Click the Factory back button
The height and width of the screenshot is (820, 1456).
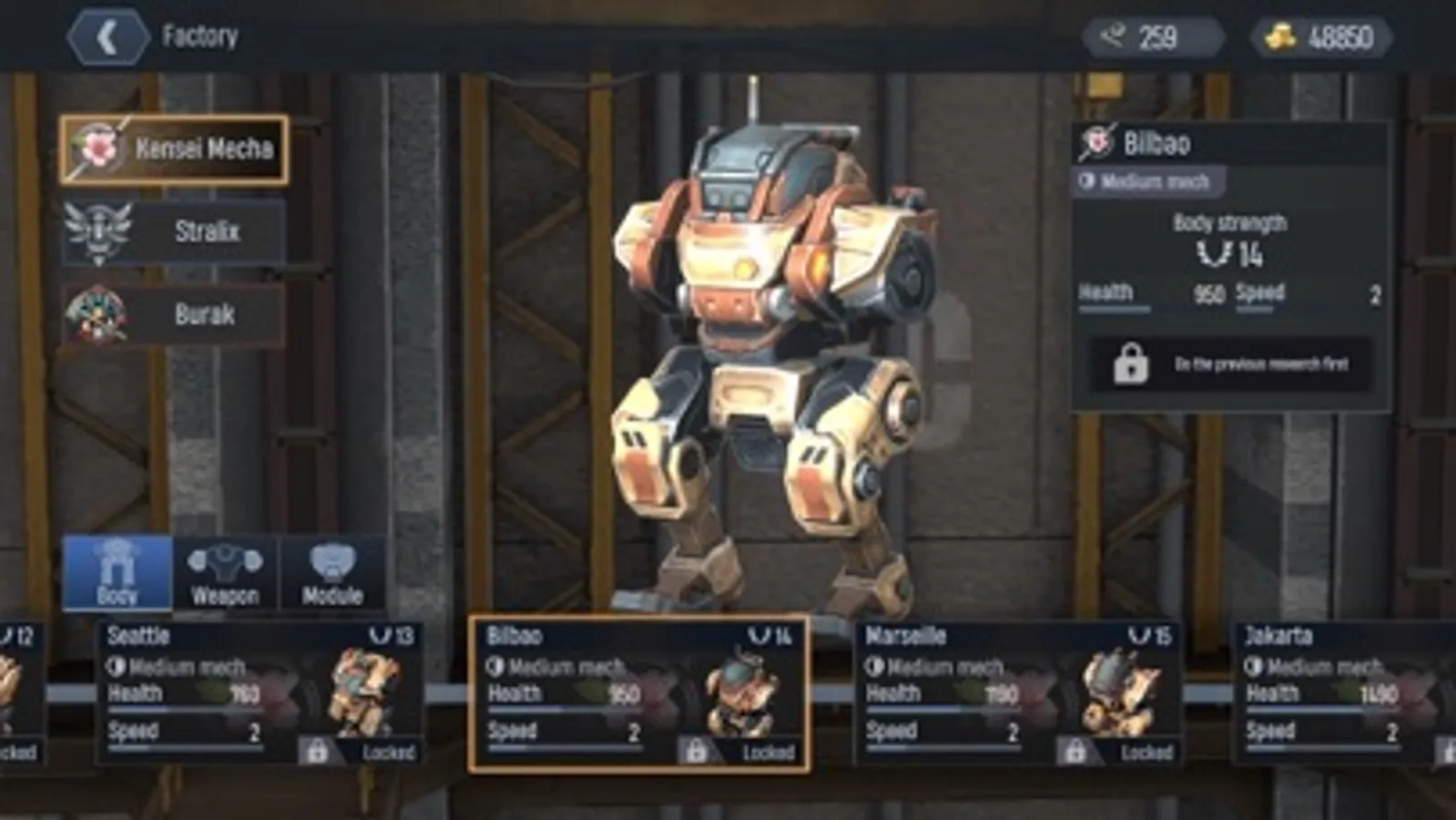(109, 37)
